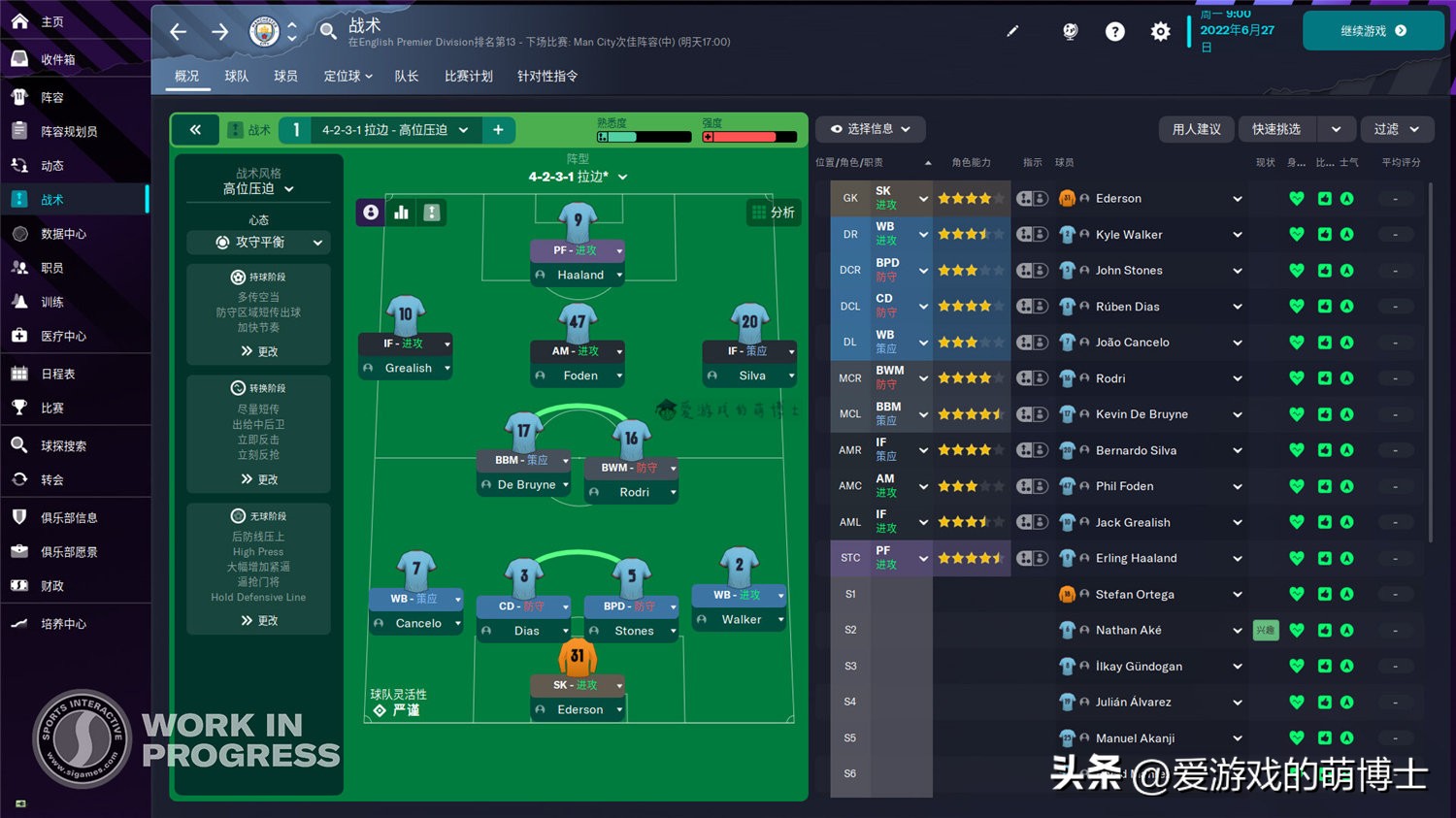The image size is (1456, 818).
Task: Select the player portrait view icon above pitch
Action: tap(370, 212)
